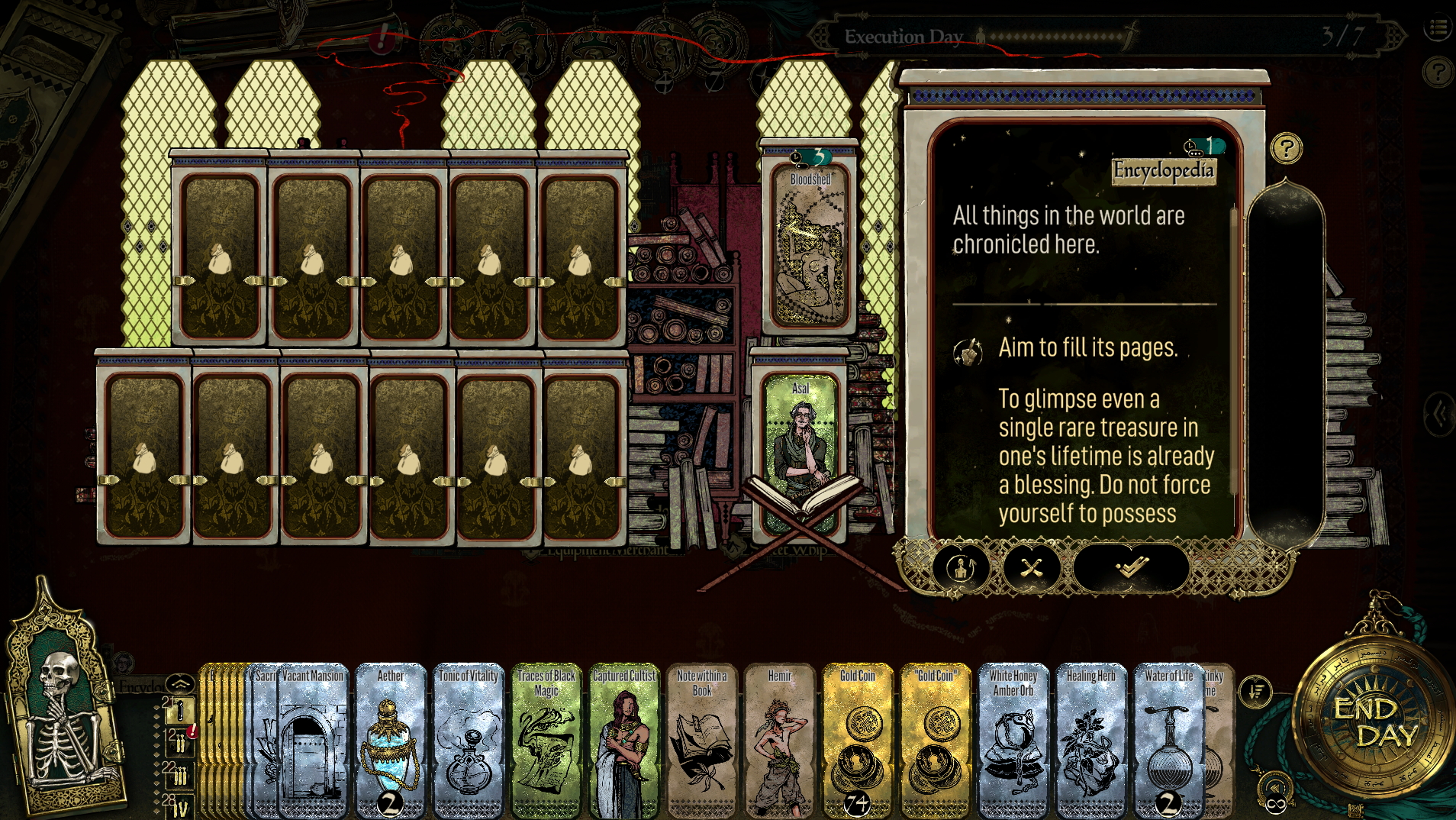Click the question mark icon at the screen's far top-right

pyautogui.click(x=1438, y=73)
